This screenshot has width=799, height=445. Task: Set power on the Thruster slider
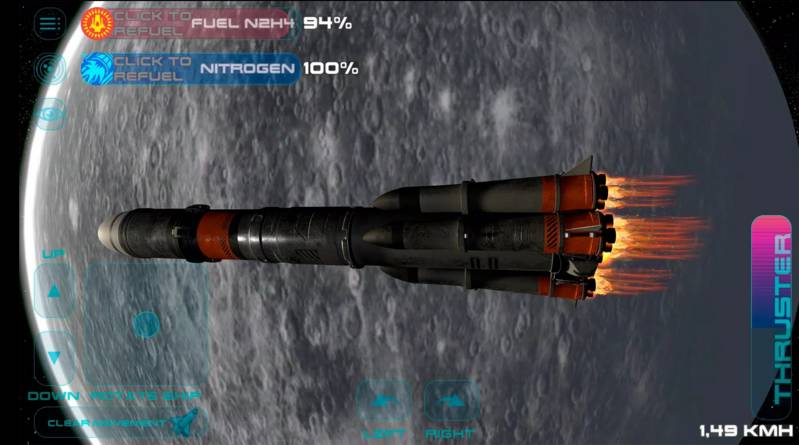pyautogui.click(x=770, y=315)
